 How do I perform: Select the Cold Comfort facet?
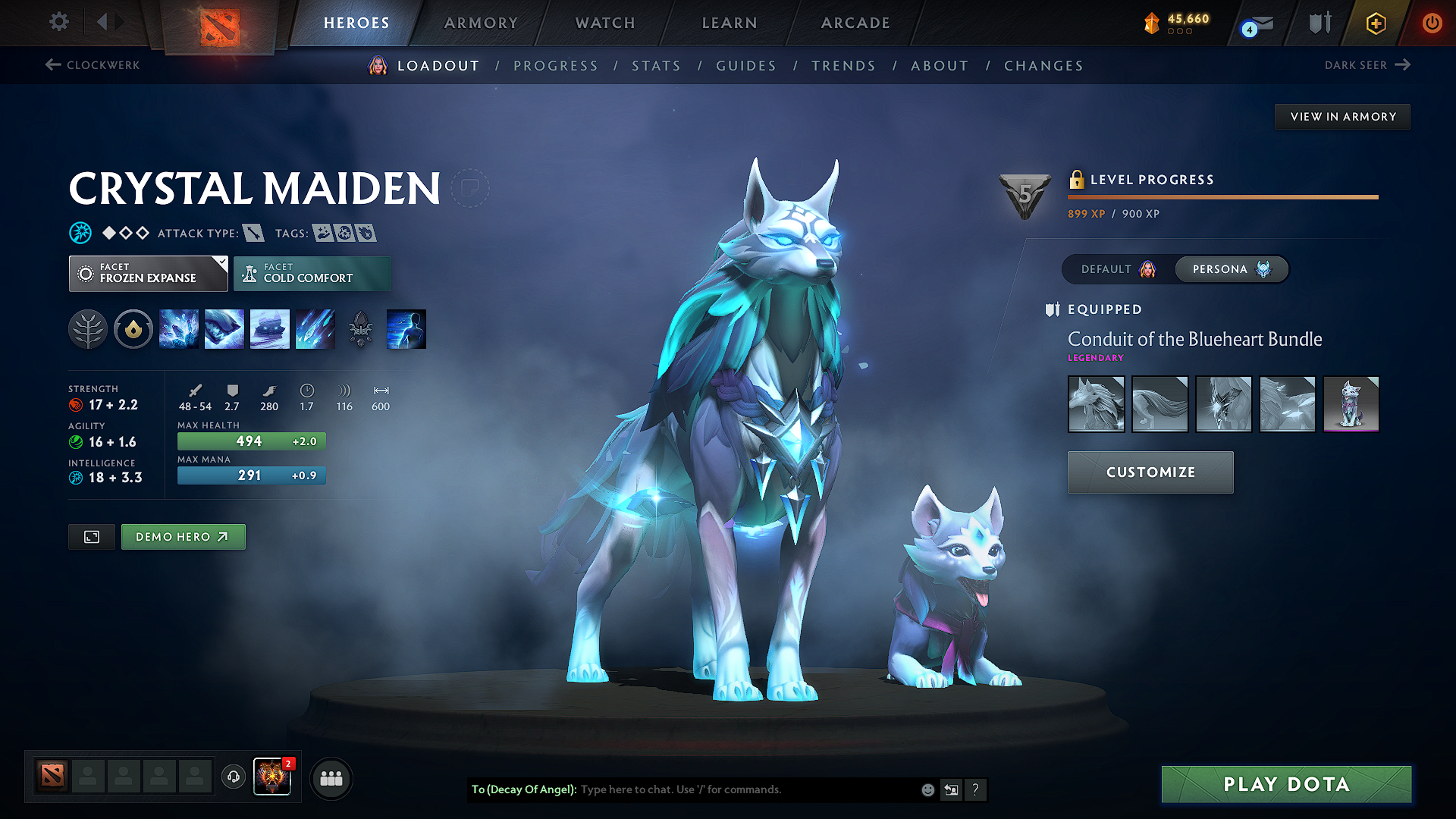312,273
